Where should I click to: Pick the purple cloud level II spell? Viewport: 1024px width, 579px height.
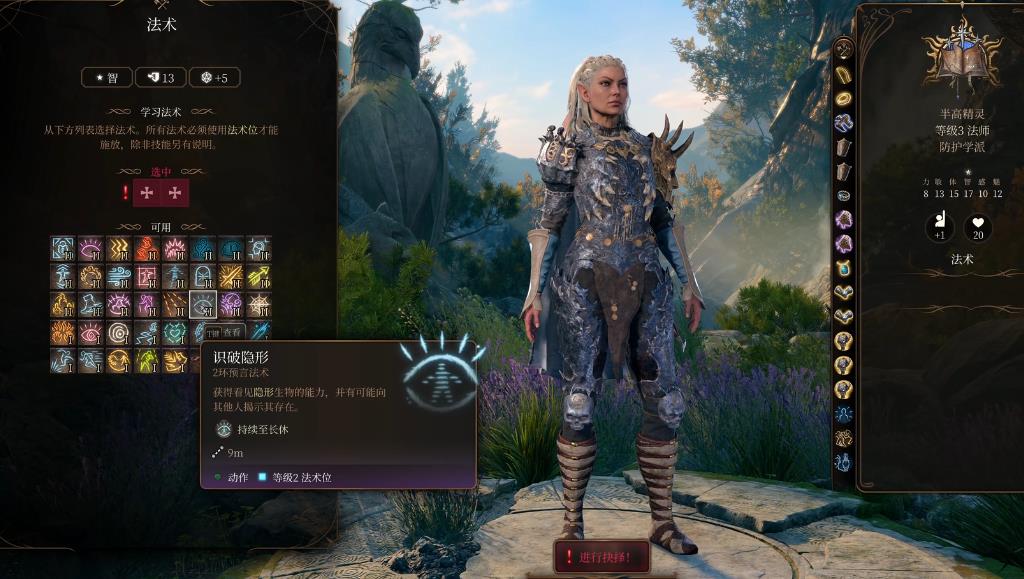[231, 304]
